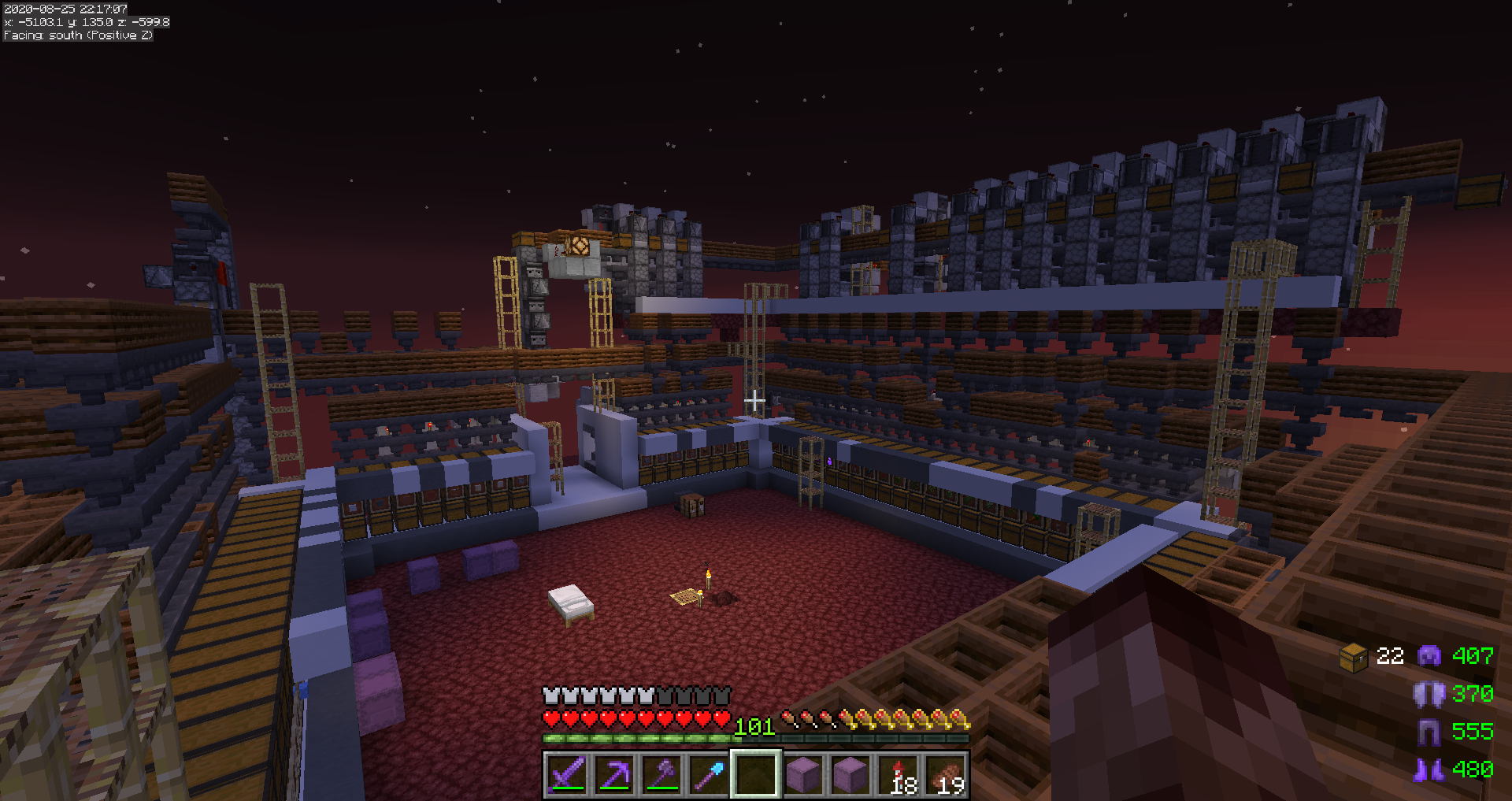Viewport: 1512px width, 801px height.
Task: Select the enchanted netherite sword slot
Action: tap(567, 775)
